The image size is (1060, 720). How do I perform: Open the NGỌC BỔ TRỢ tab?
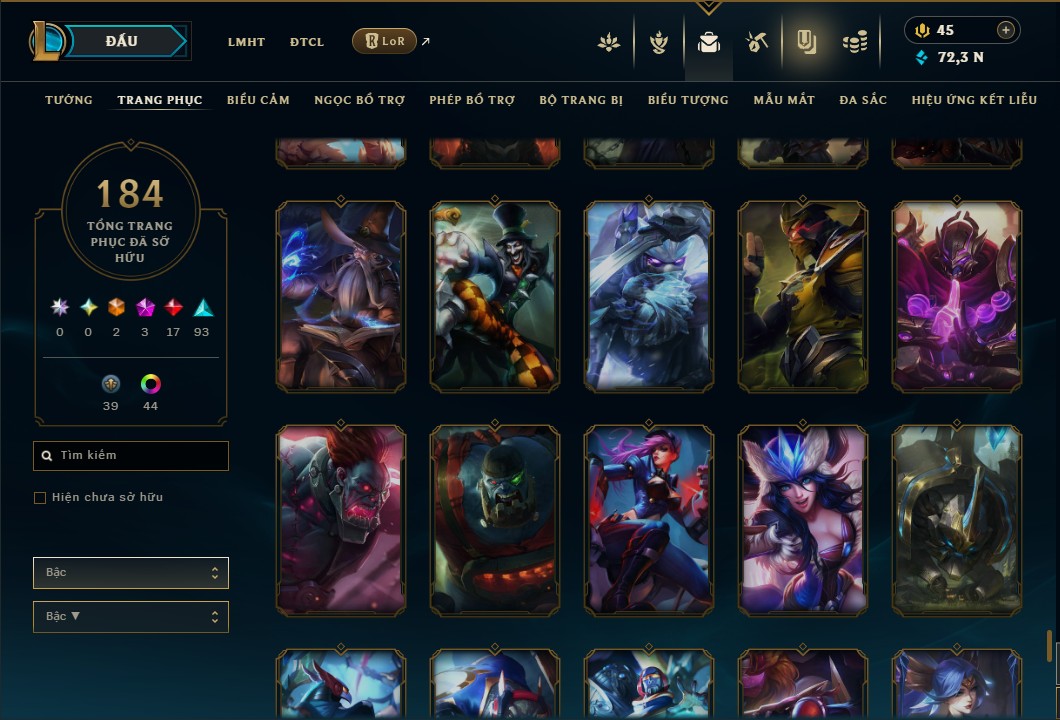pyautogui.click(x=359, y=100)
